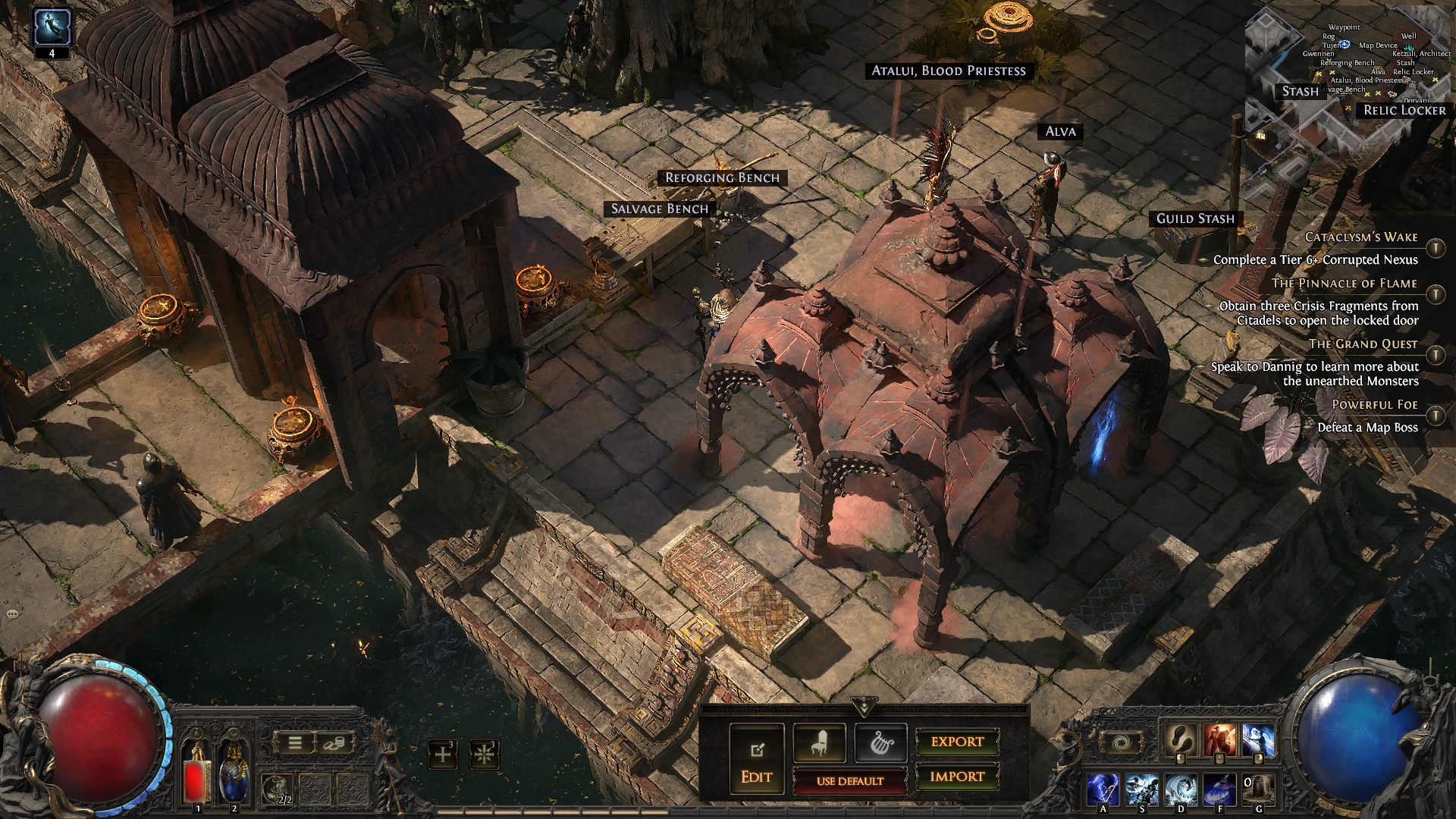This screenshot has width=1456, height=819.
Task: Select The Pinnacle of Flame quest entry
Action: (1344, 284)
